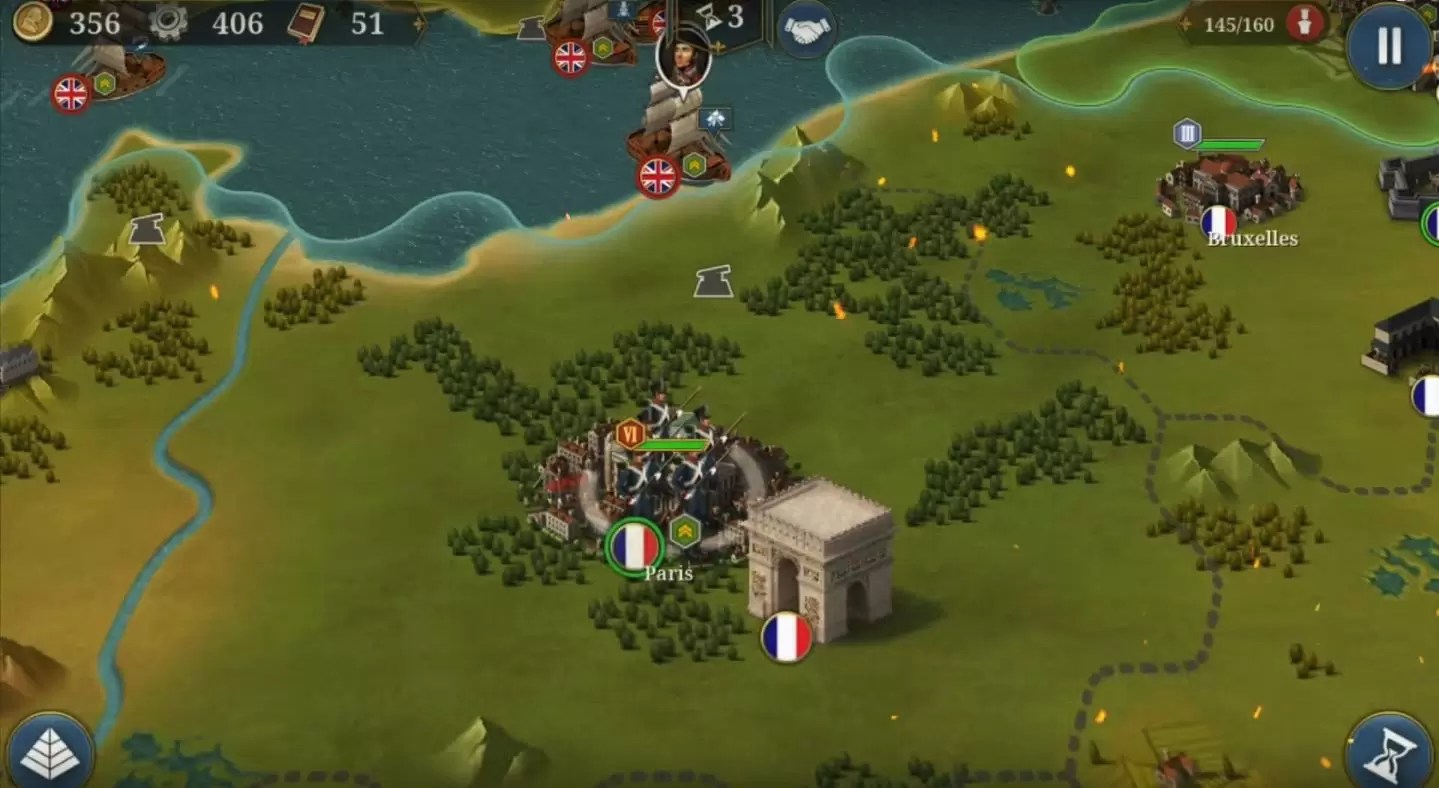Pause the game
This screenshot has width=1439, height=788.
1390,47
